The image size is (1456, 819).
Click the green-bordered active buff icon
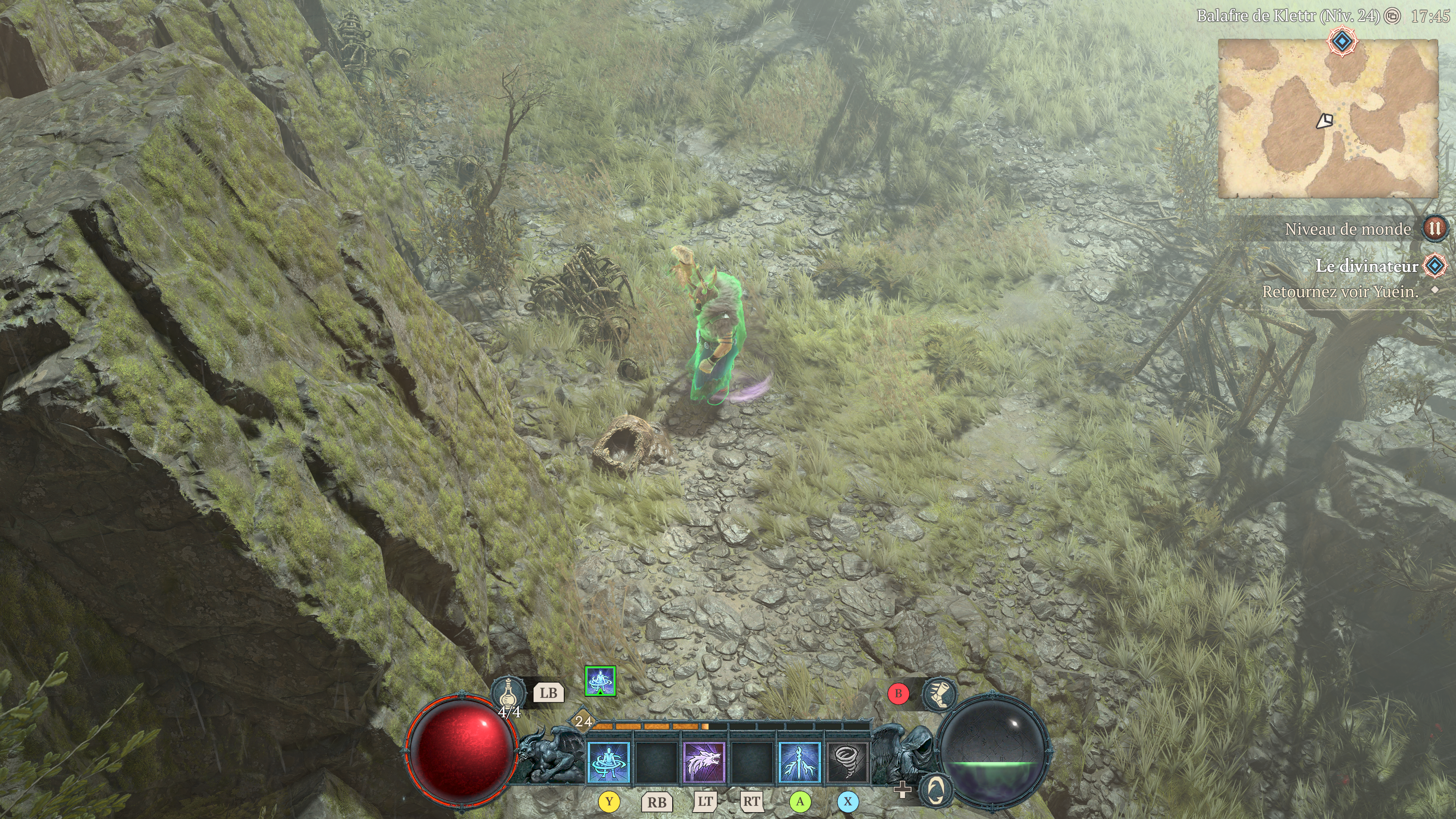(600, 681)
